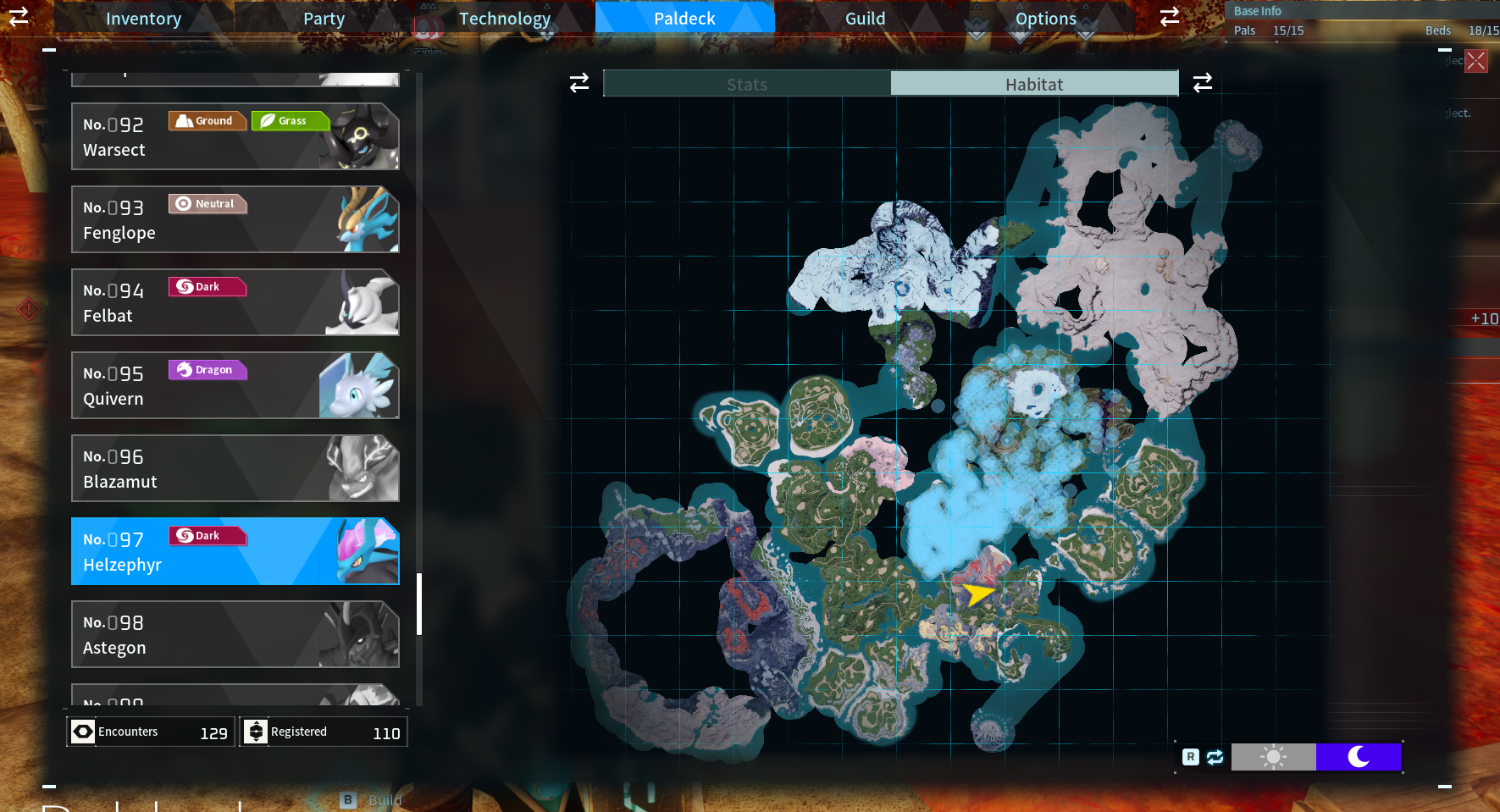Enable nighttime habitat display
The width and height of the screenshot is (1500, 812).
click(1358, 756)
